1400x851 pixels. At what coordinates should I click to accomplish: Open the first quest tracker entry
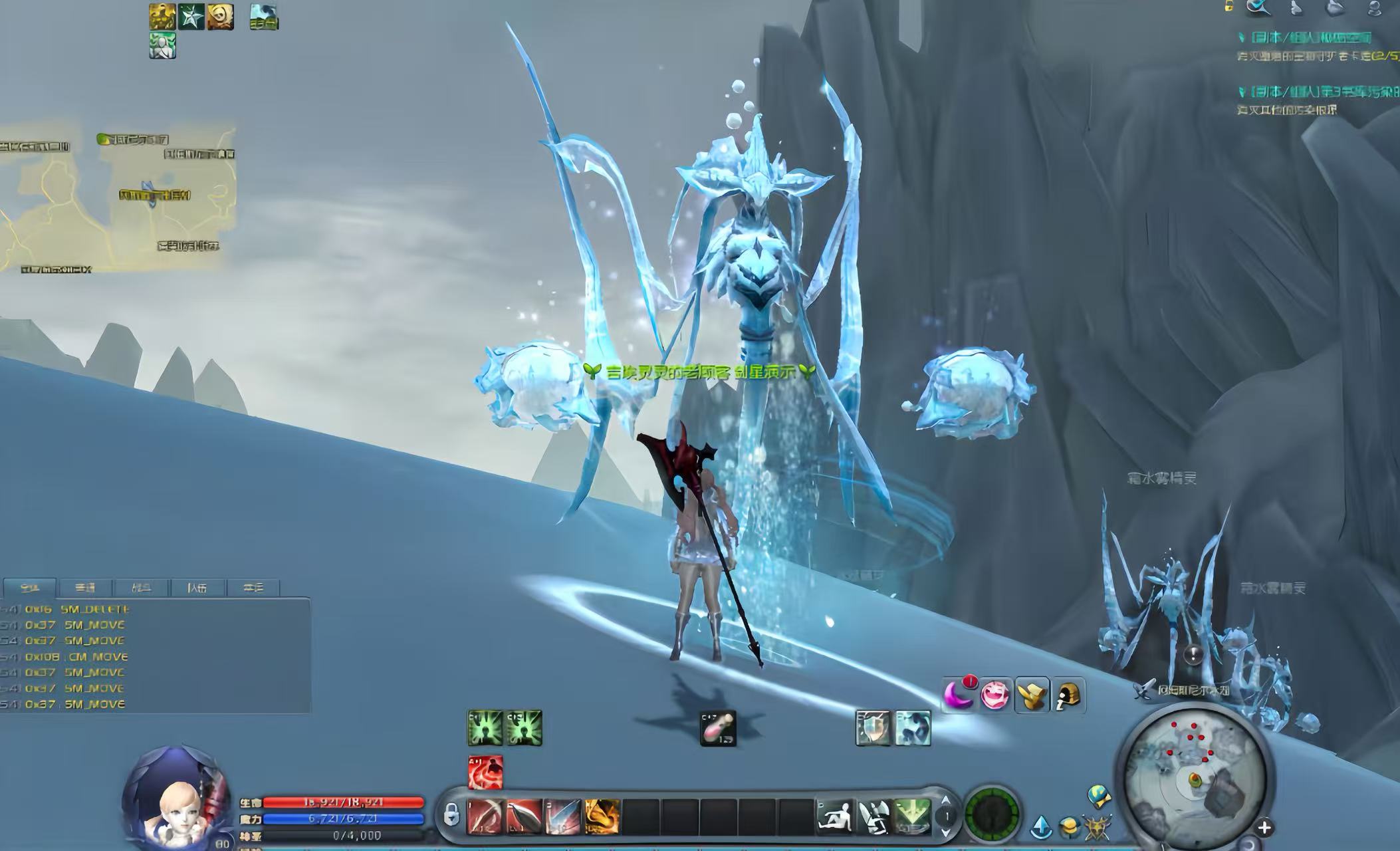click(1303, 38)
